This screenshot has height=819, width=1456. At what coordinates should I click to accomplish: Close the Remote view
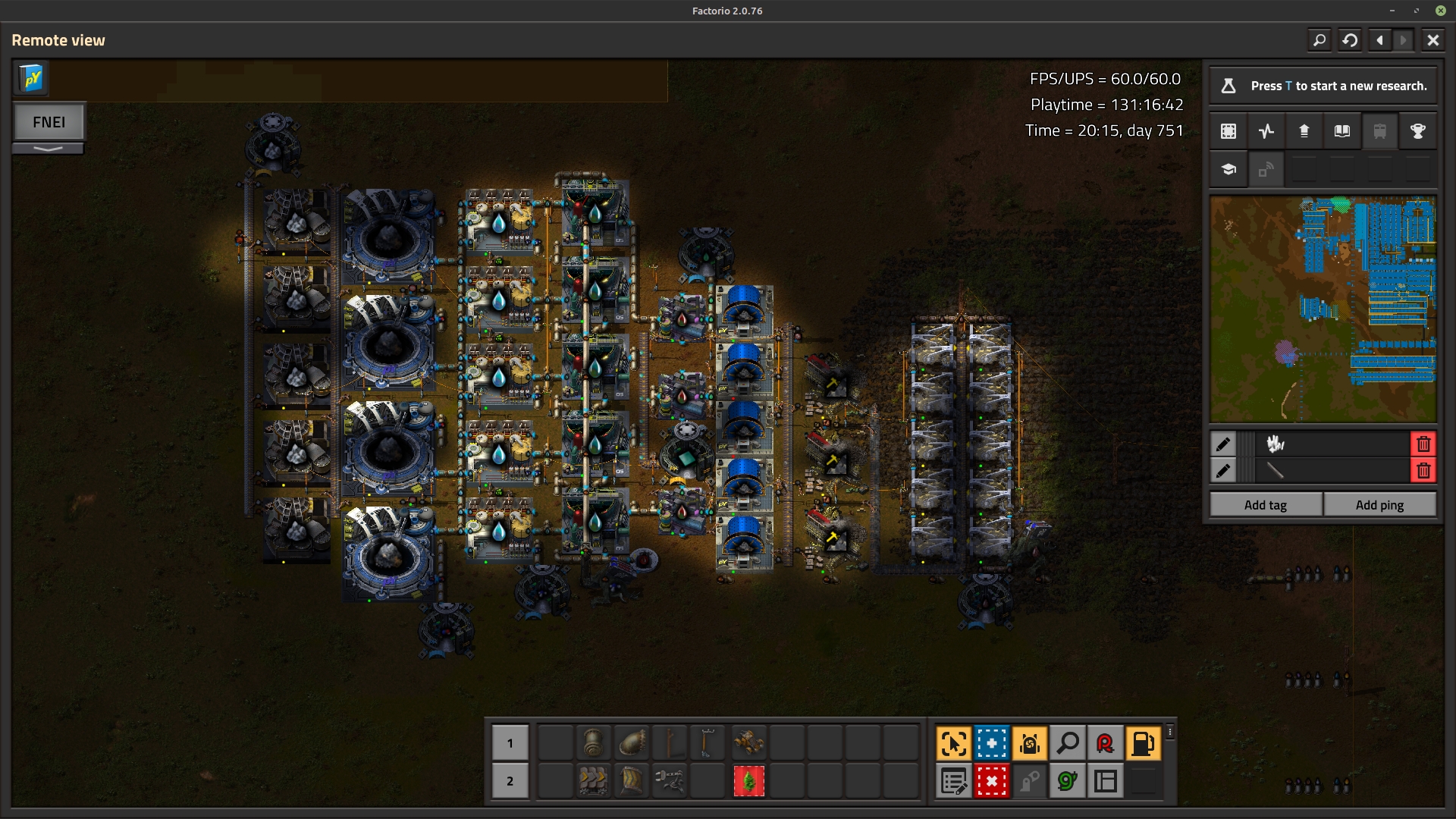1432,40
